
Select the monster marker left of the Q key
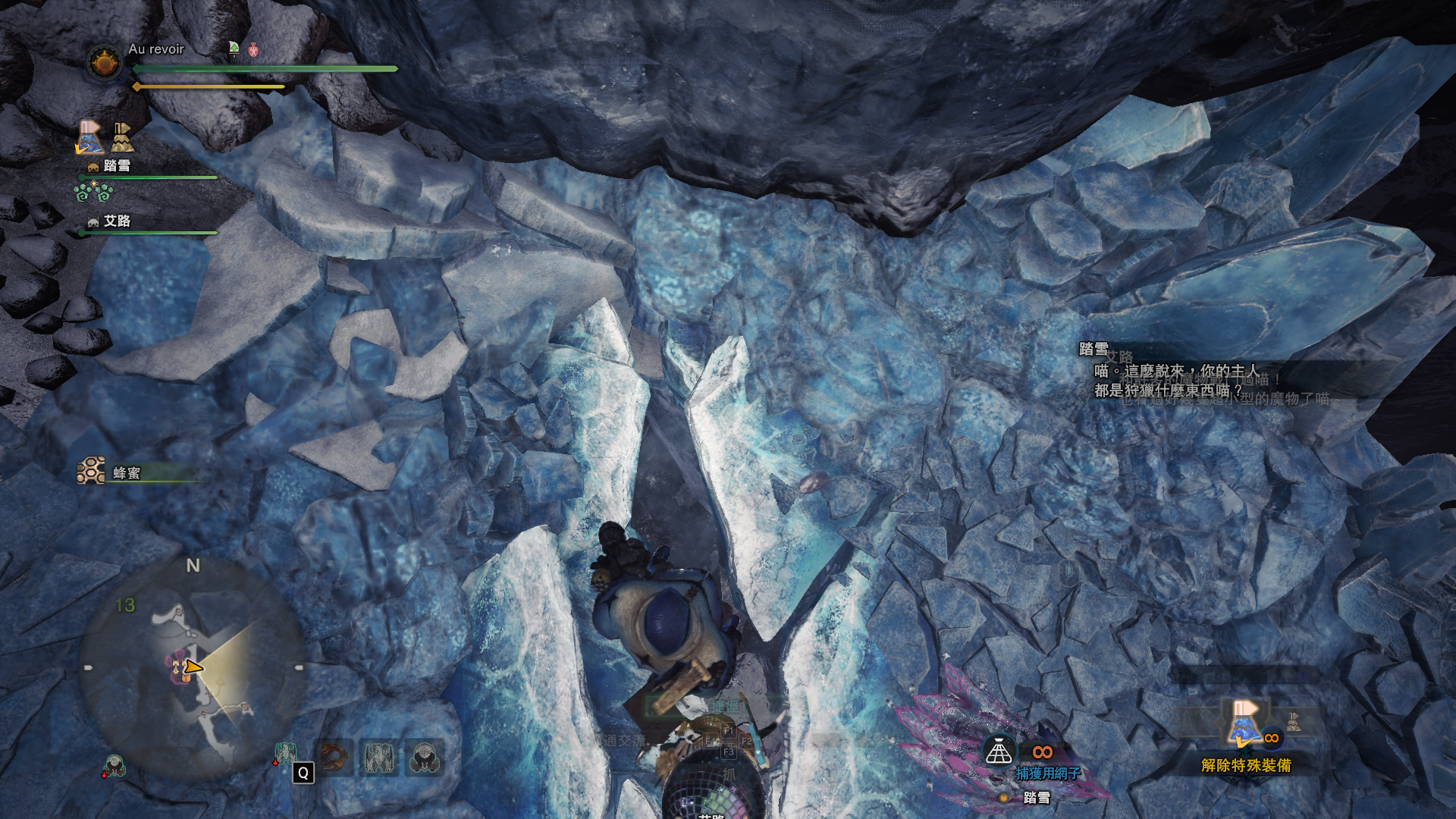(x=284, y=754)
